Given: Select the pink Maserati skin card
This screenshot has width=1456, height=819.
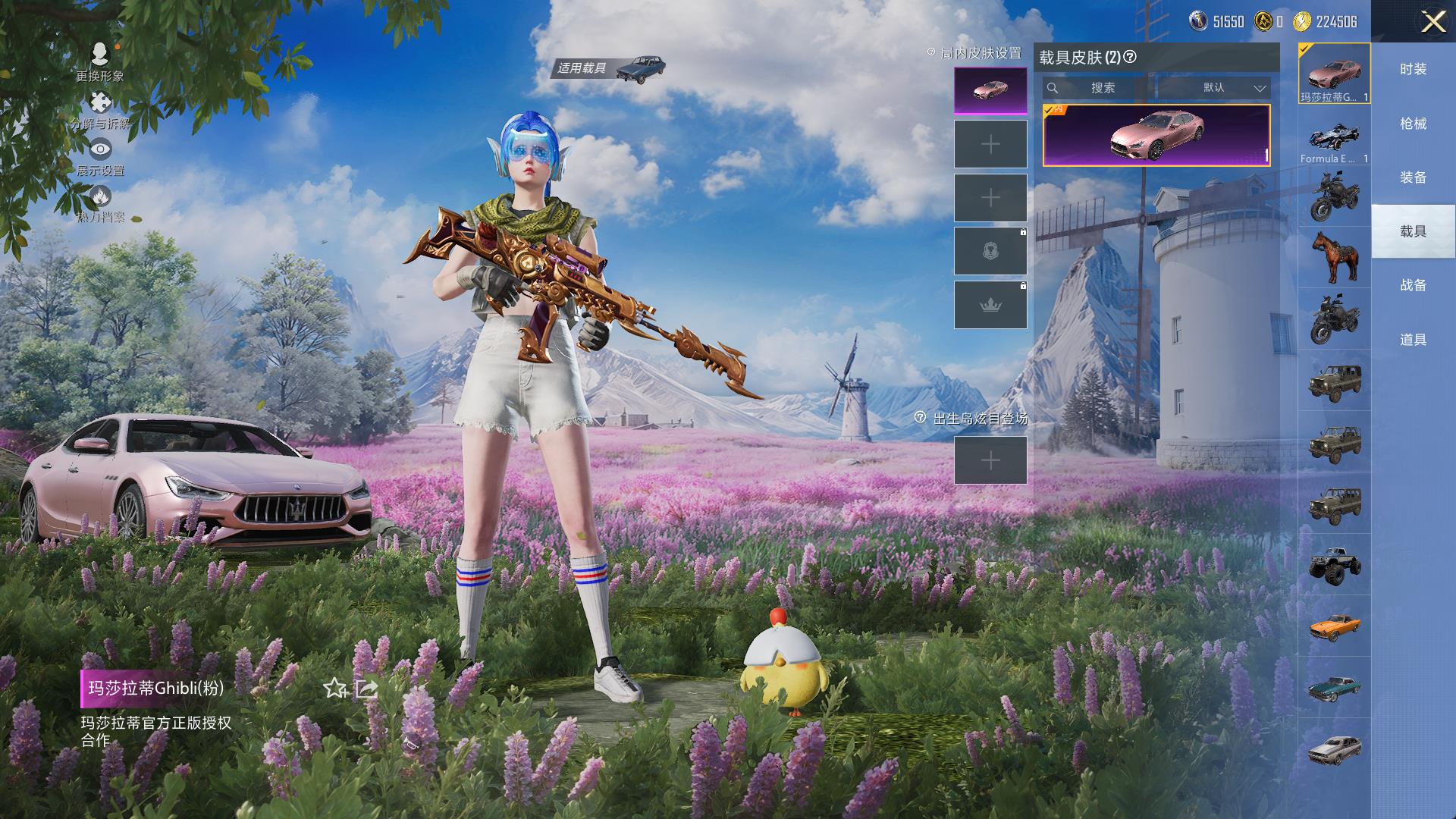Looking at the screenshot, I should pyautogui.click(x=1156, y=135).
